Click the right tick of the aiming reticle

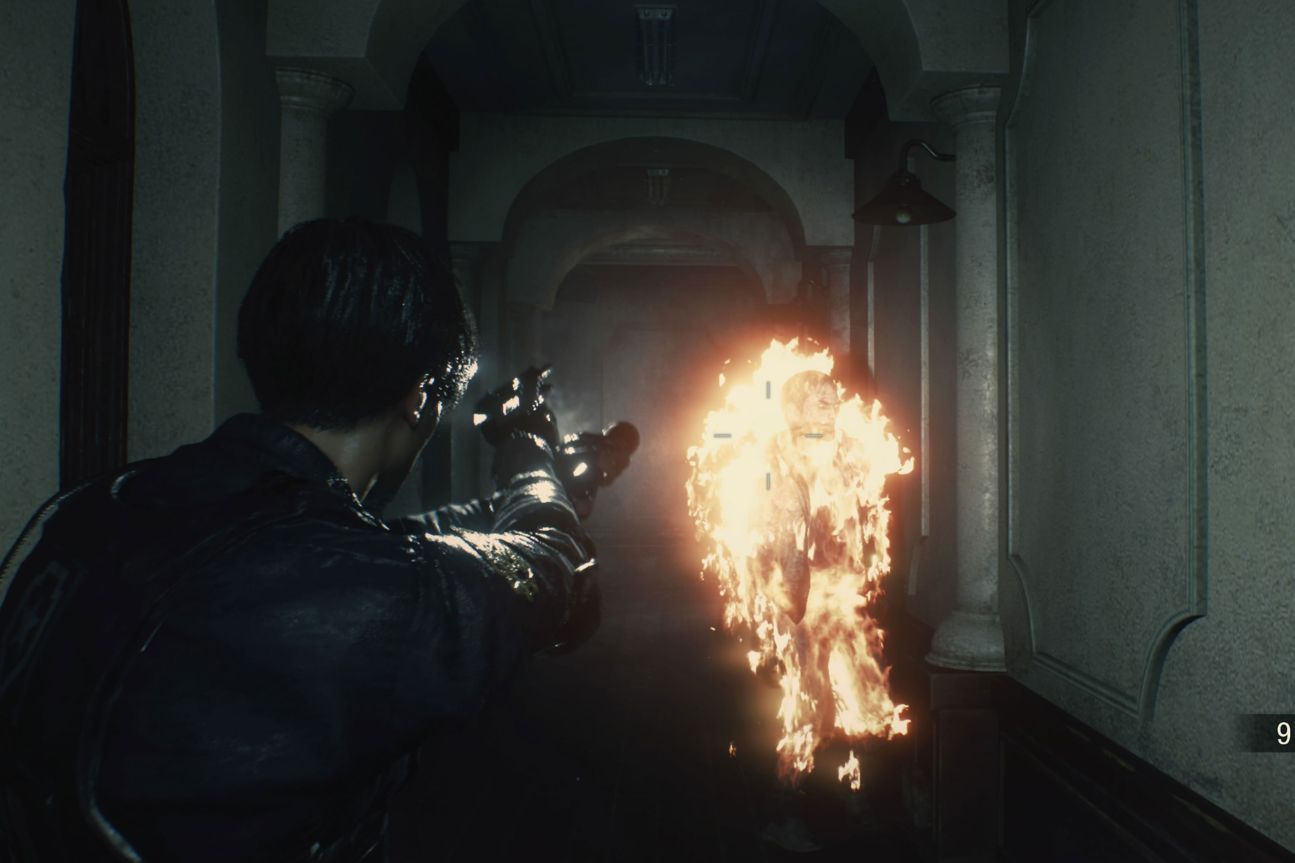813,435
